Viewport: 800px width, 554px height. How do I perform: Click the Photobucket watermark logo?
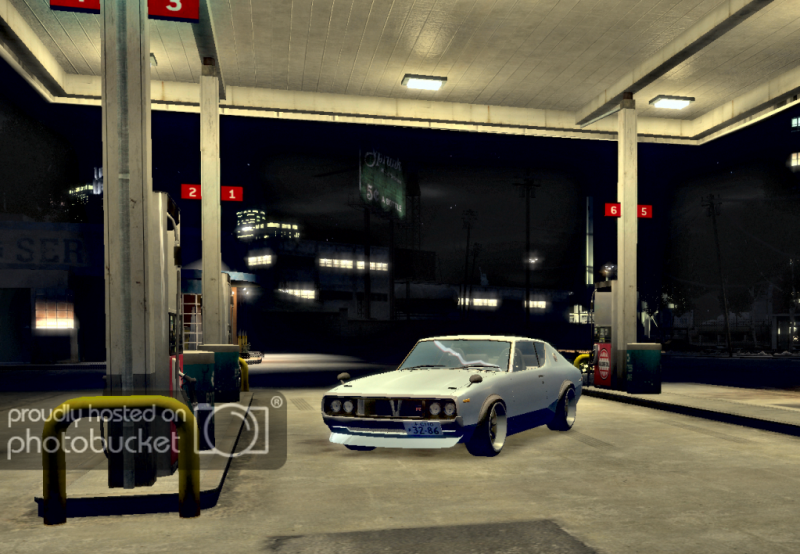[140, 430]
